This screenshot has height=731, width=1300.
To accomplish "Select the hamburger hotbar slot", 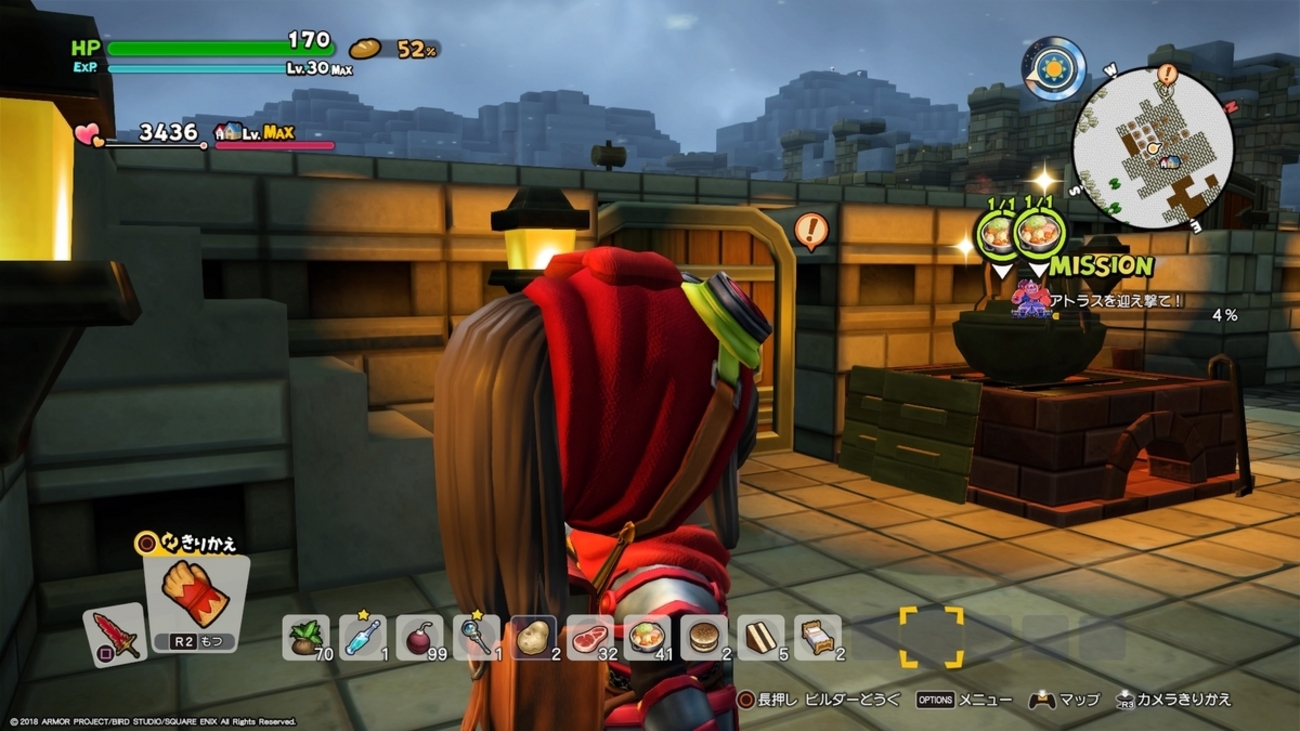I will pyautogui.click(x=704, y=637).
